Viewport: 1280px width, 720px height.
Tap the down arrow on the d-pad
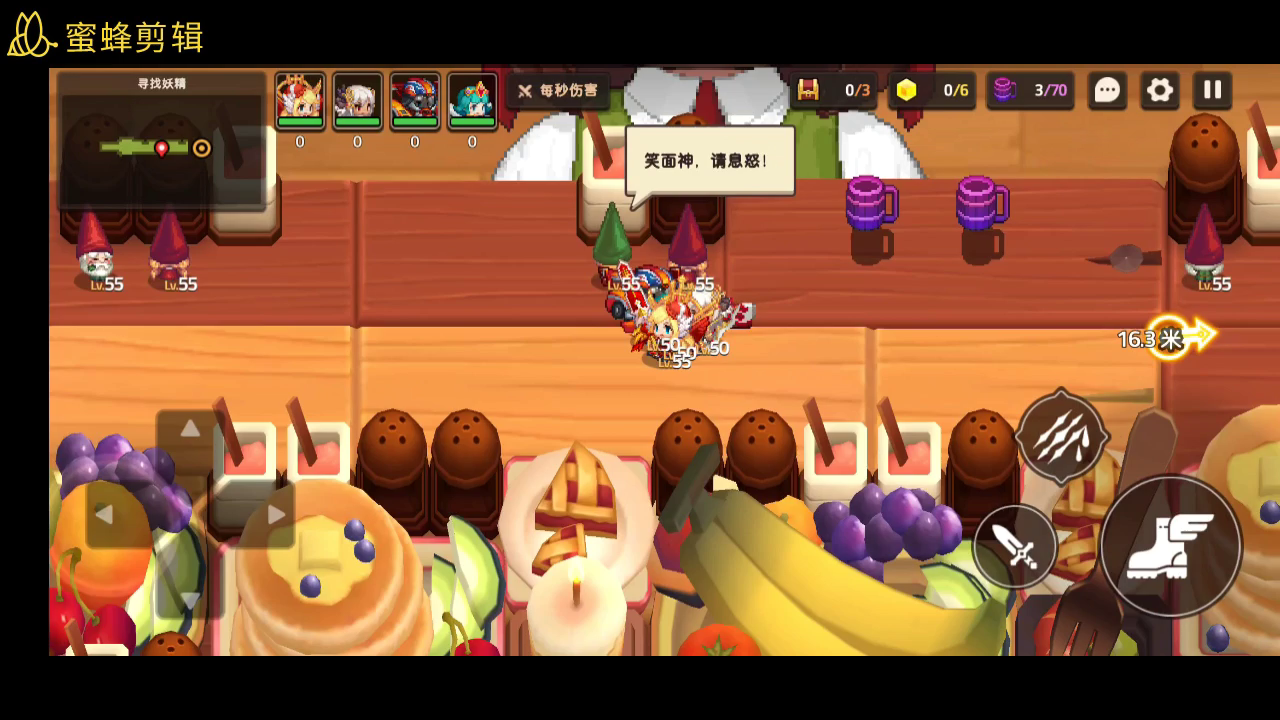click(x=190, y=598)
